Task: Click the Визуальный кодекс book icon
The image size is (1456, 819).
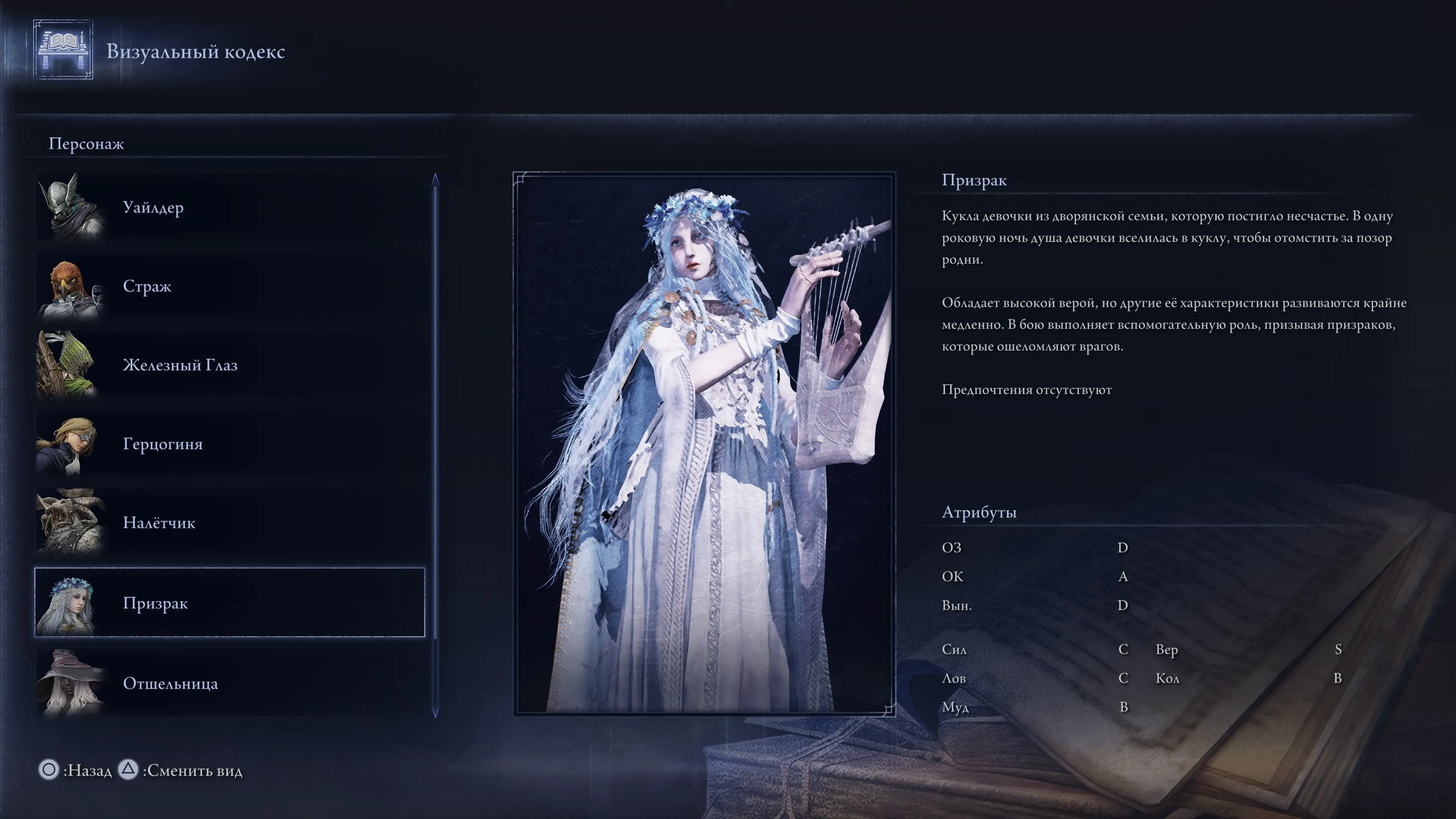Action: [63, 50]
